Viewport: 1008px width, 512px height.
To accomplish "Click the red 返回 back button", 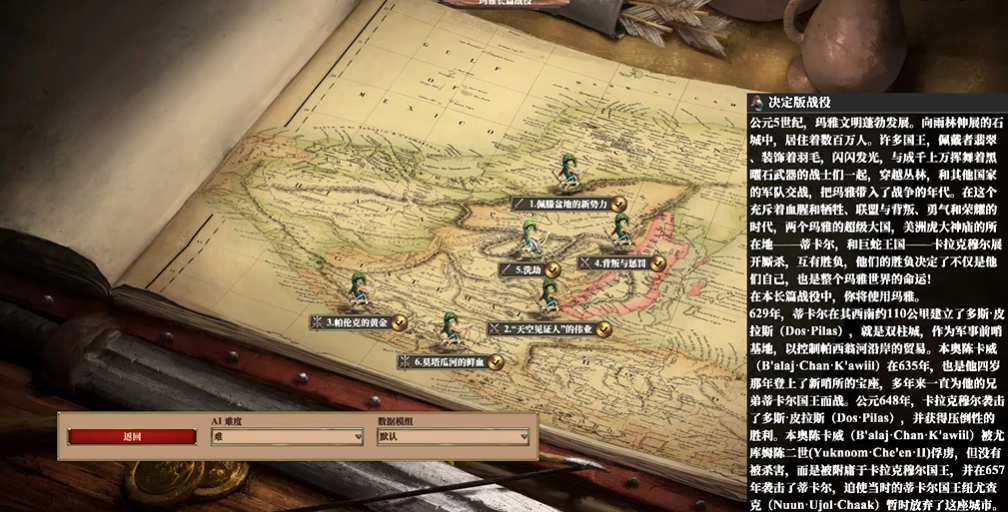I will [x=132, y=437].
